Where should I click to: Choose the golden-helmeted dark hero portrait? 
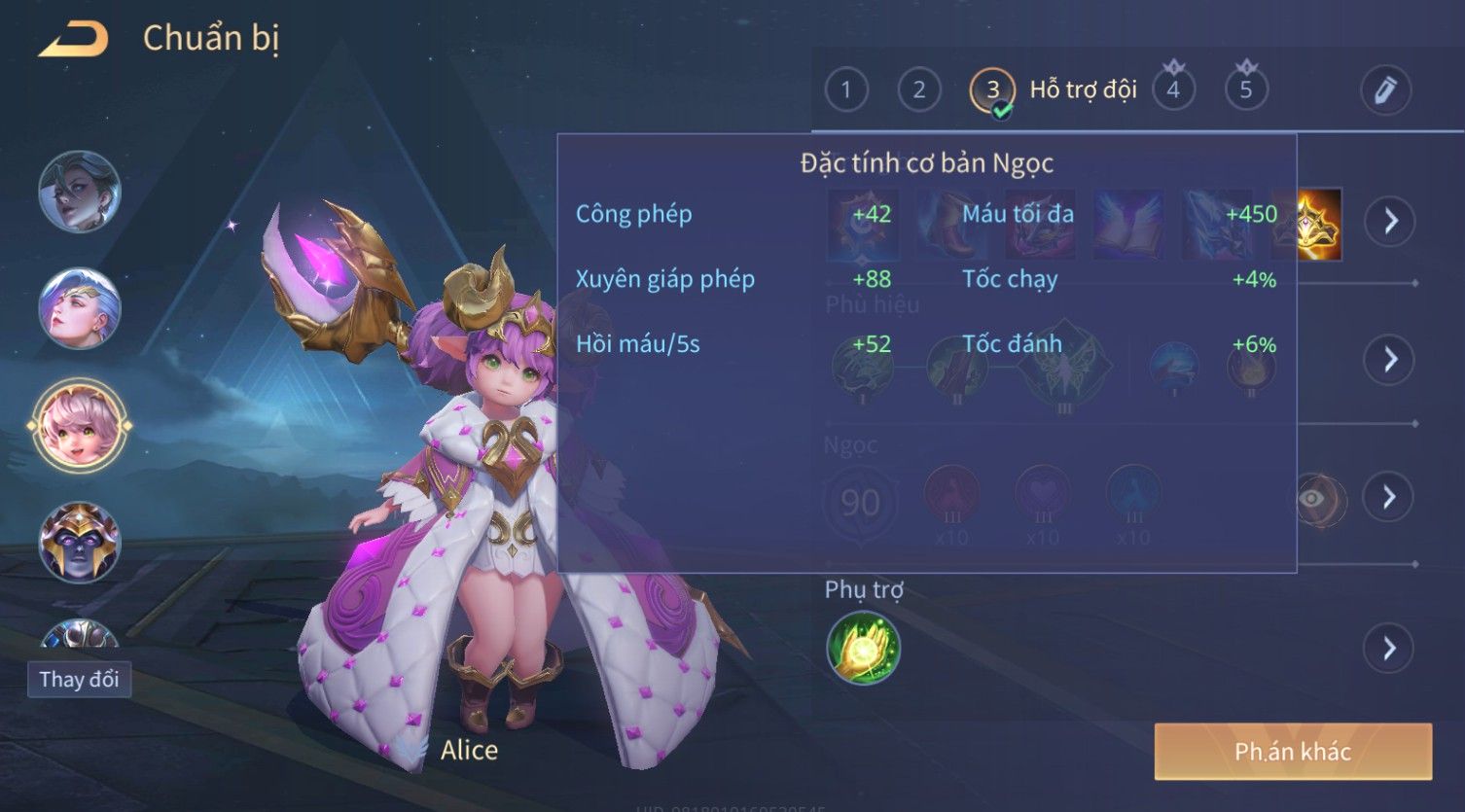point(80,541)
